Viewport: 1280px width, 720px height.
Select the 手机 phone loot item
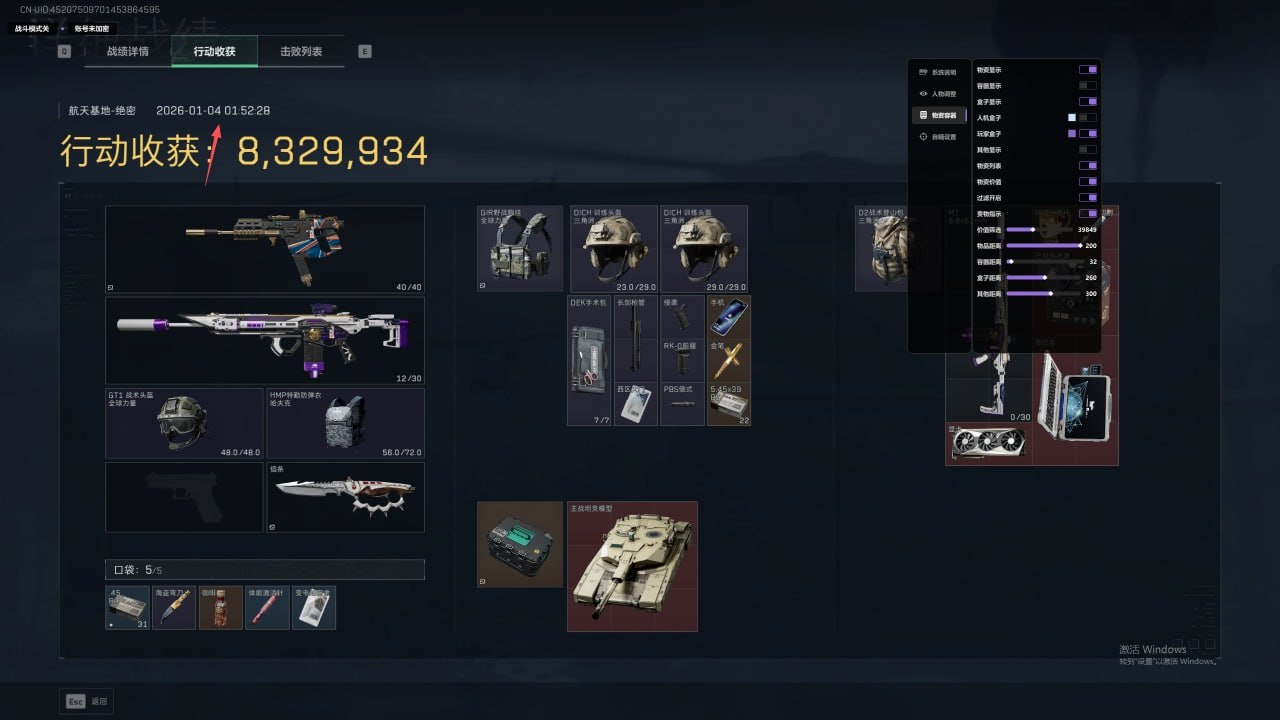pos(728,317)
